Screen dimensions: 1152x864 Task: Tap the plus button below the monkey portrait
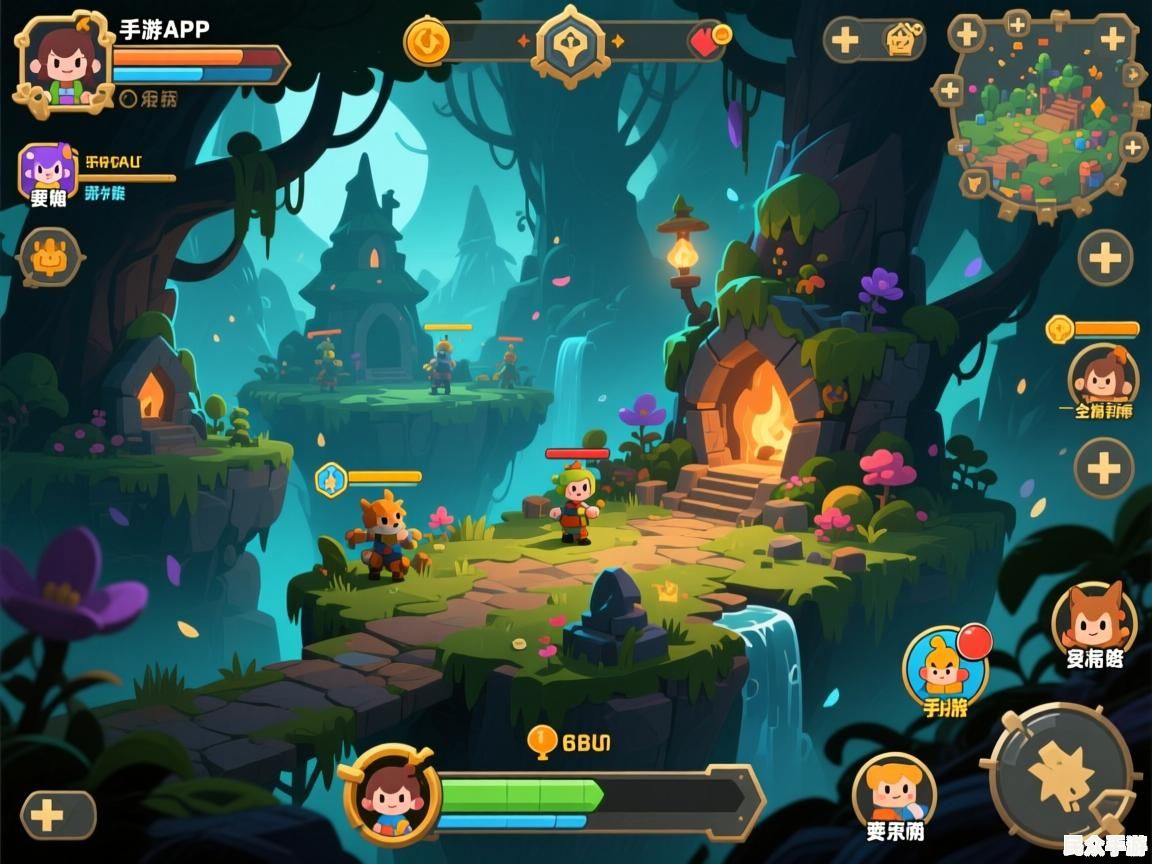pyautogui.click(x=1103, y=468)
